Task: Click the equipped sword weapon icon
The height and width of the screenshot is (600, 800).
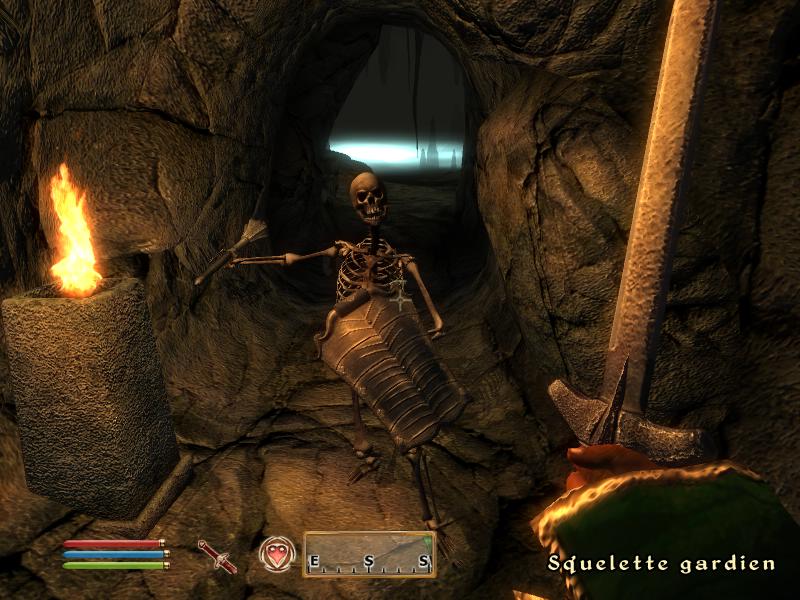Action: [x=217, y=556]
